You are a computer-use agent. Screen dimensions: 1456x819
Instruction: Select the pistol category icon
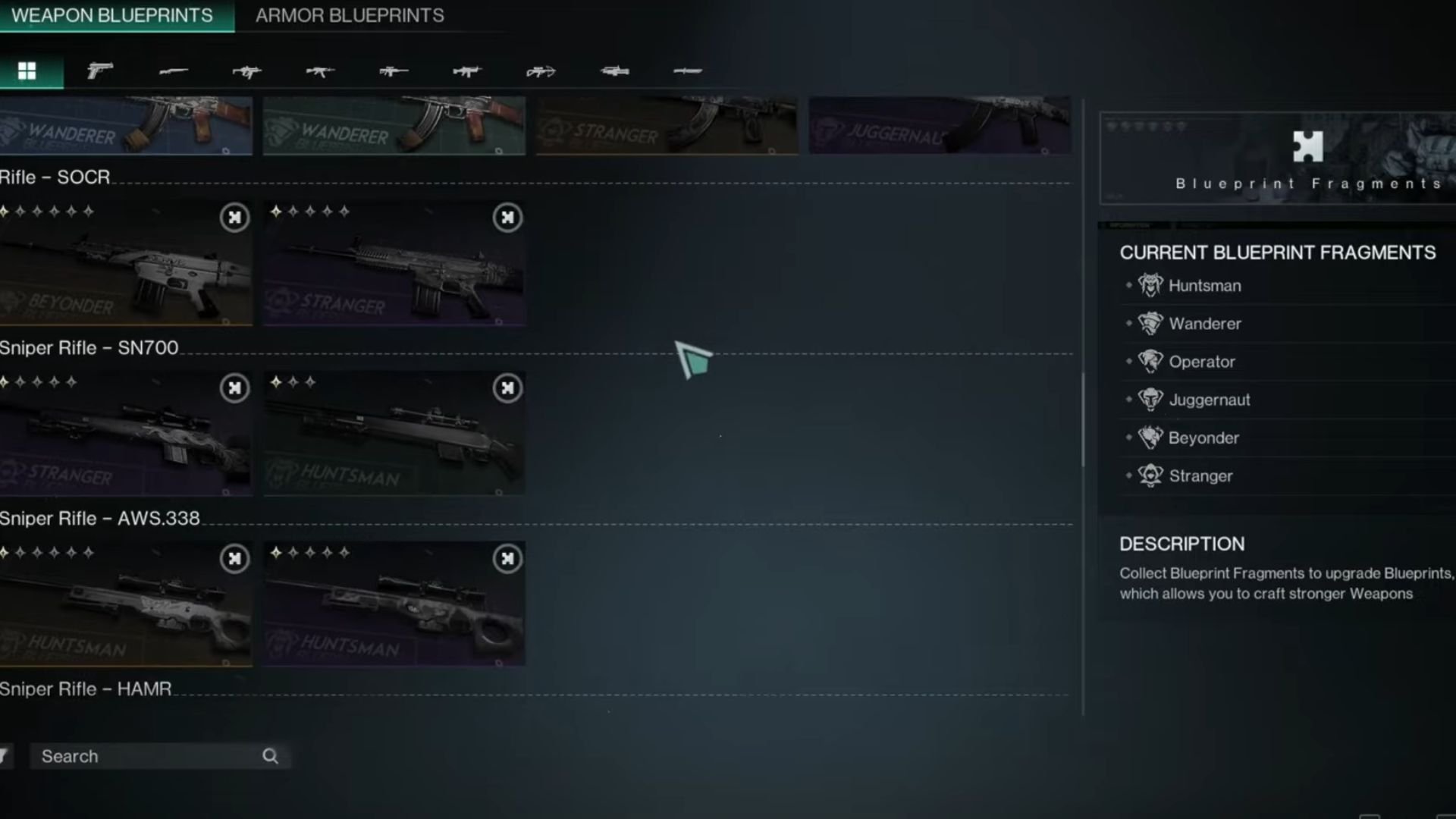point(101,71)
